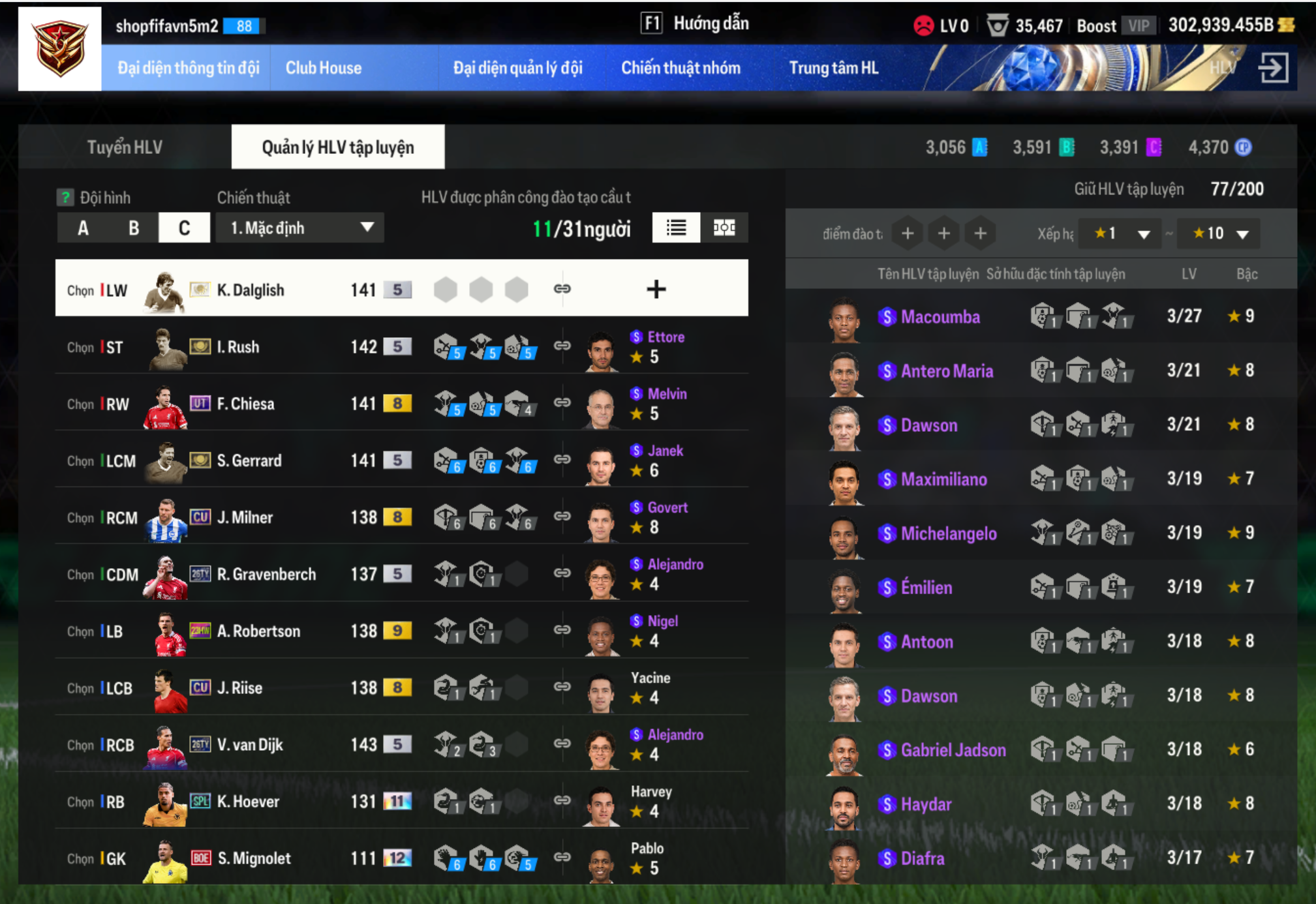Pick coach Macoumba from the list
The width and height of the screenshot is (1316, 904).
point(940,317)
